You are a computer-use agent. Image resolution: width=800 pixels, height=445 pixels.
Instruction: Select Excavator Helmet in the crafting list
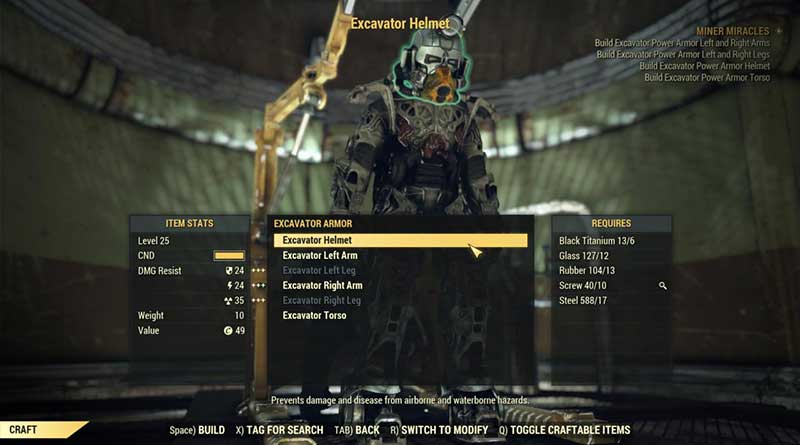(x=317, y=241)
